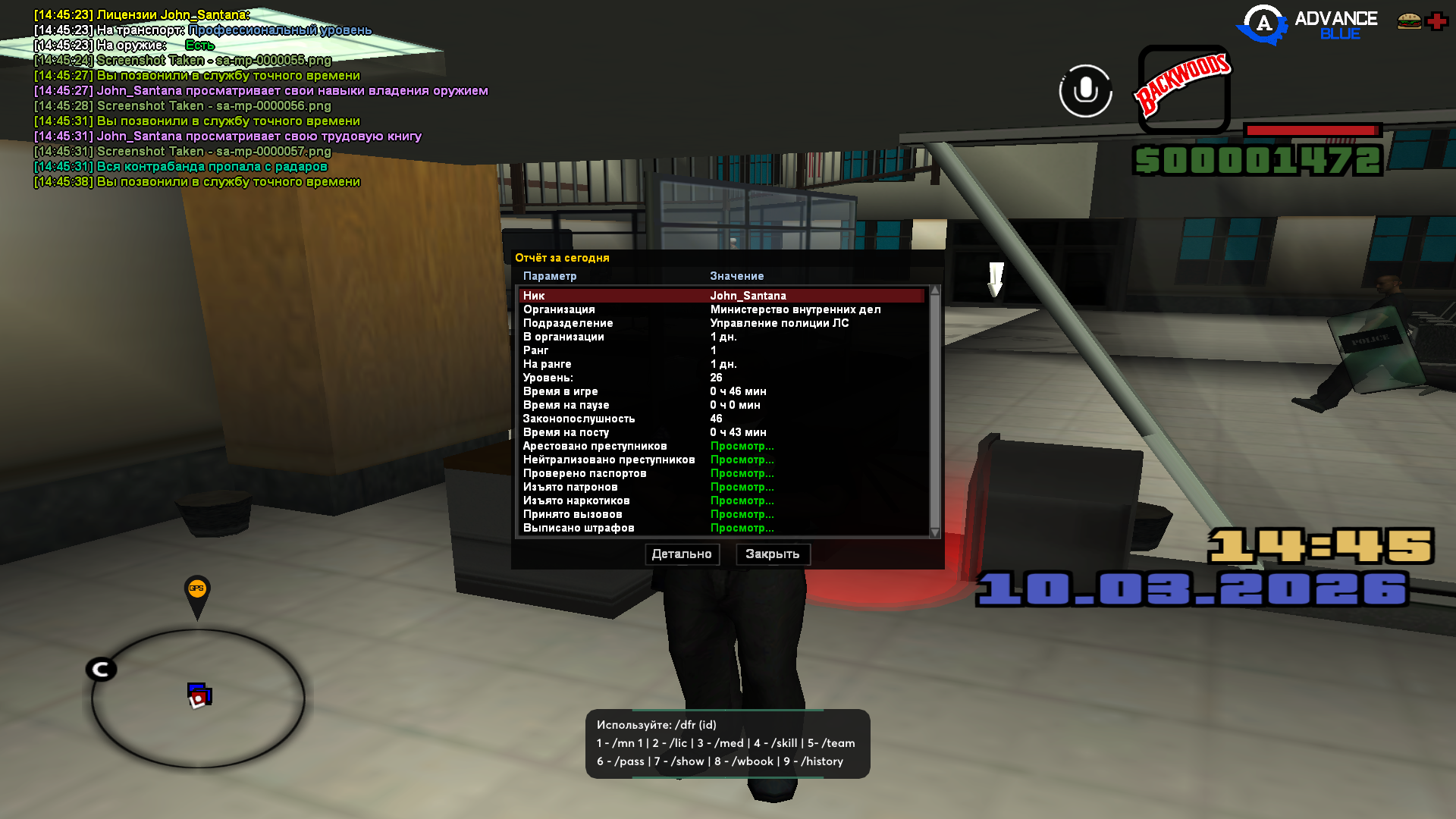Image resolution: width=1456 pixels, height=819 pixels.
Task: Select the Принято вызовов row
Action: pyautogui.click(x=720, y=514)
